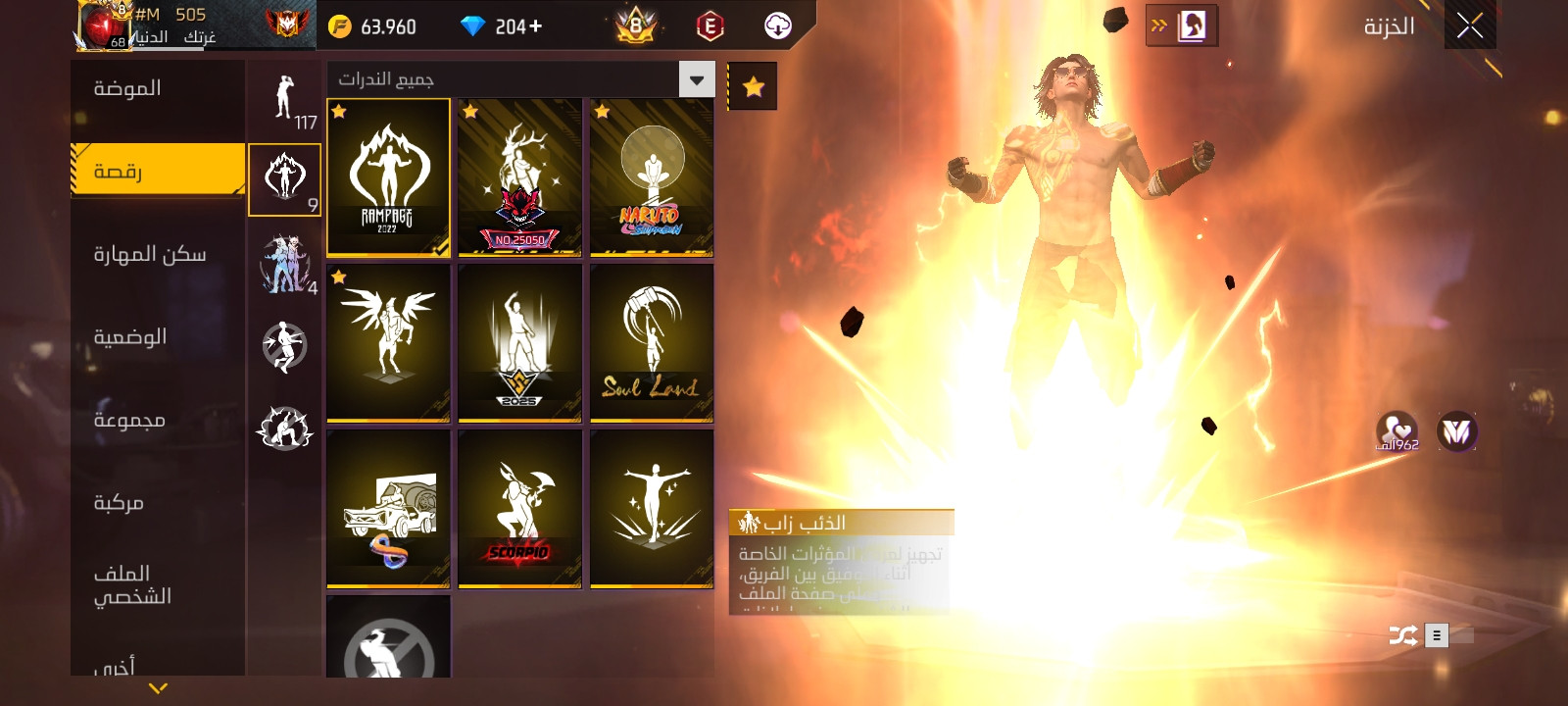This screenshot has width=1568, height=706.
Task: Open the duo emotes subcategory with 4
Action: (284, 264)
